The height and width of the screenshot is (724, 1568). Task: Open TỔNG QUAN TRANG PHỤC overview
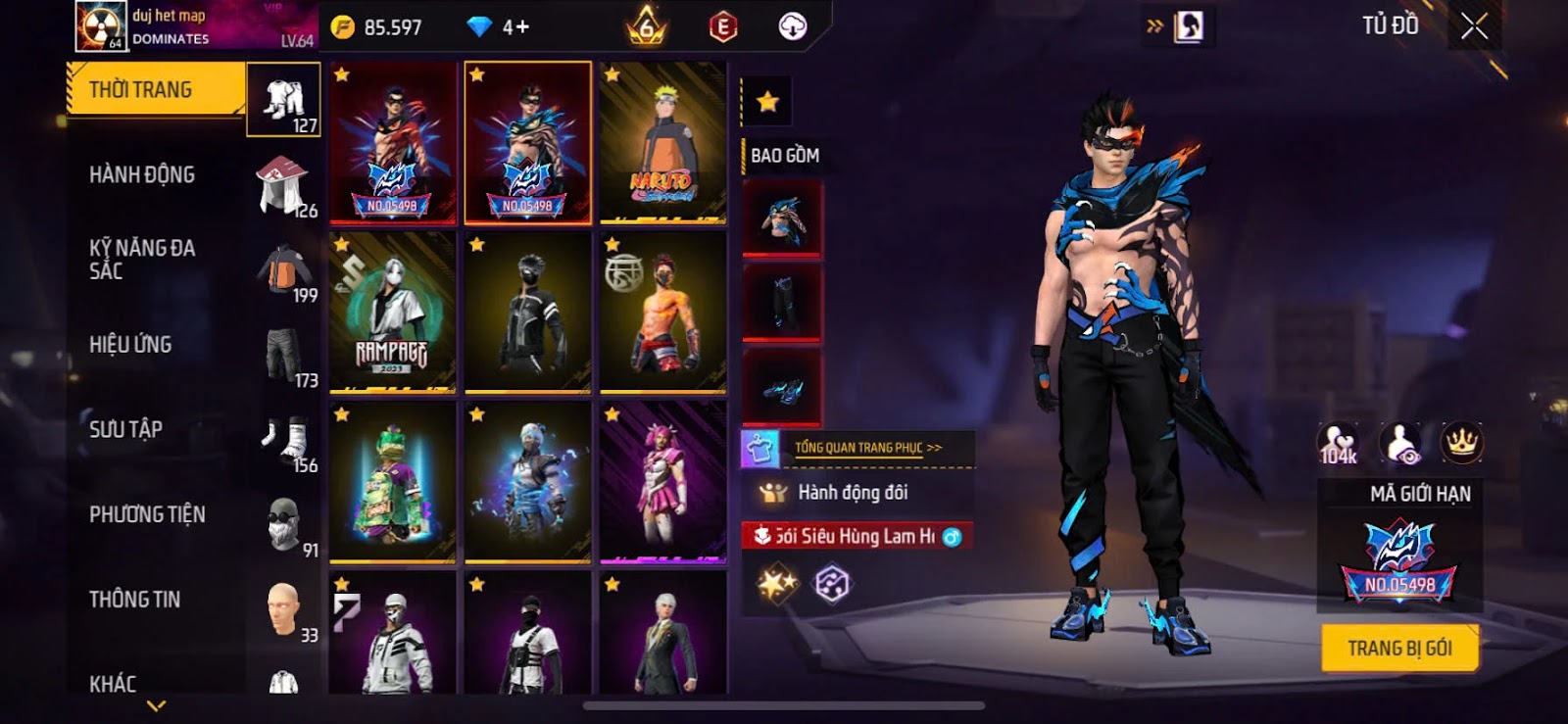[x=867, y=448]
